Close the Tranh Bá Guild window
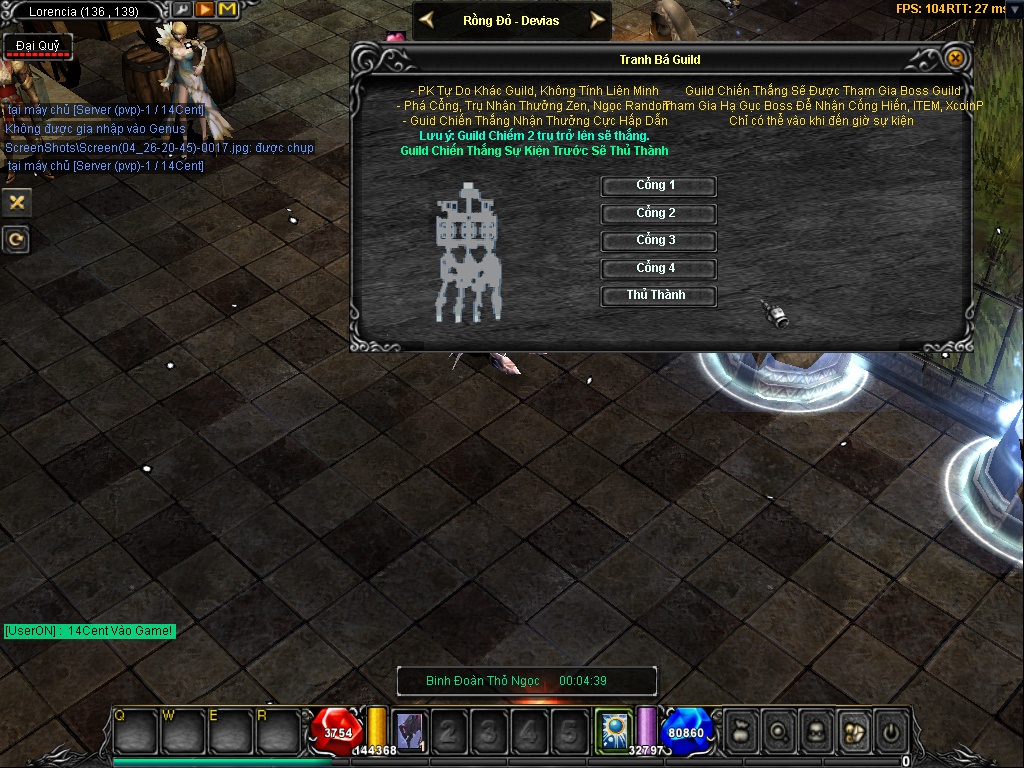 (x=956, y=59)
